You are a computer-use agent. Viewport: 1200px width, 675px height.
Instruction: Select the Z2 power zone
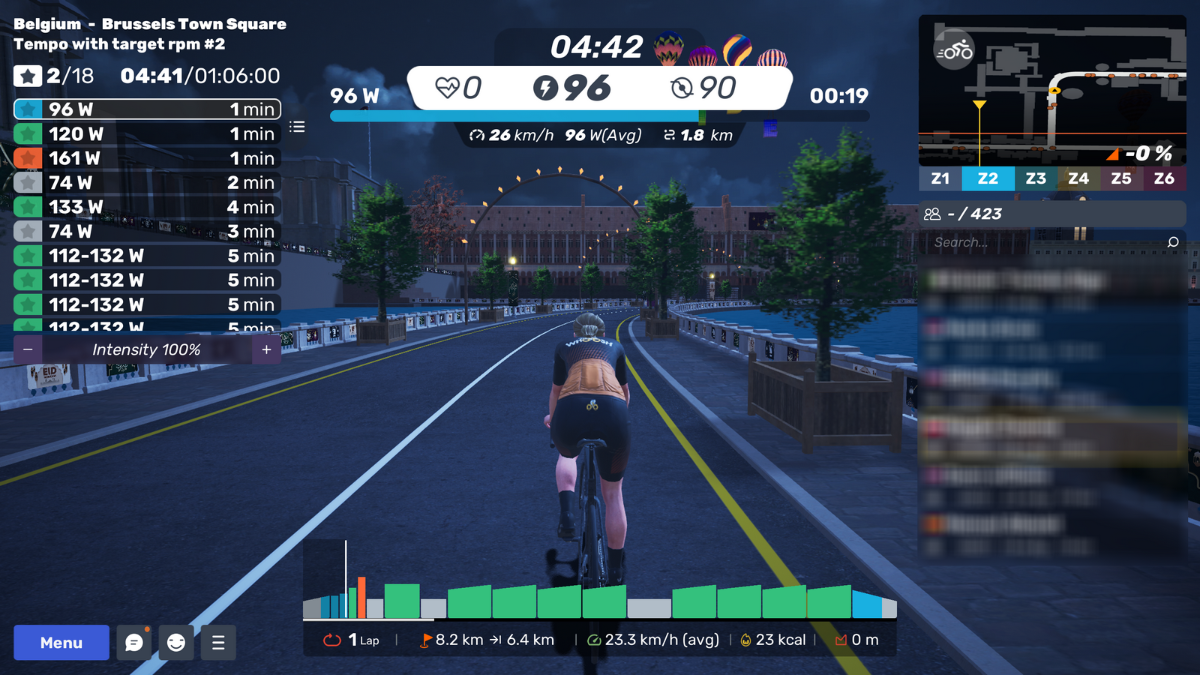pyautogui.click(x=988, y=179)
